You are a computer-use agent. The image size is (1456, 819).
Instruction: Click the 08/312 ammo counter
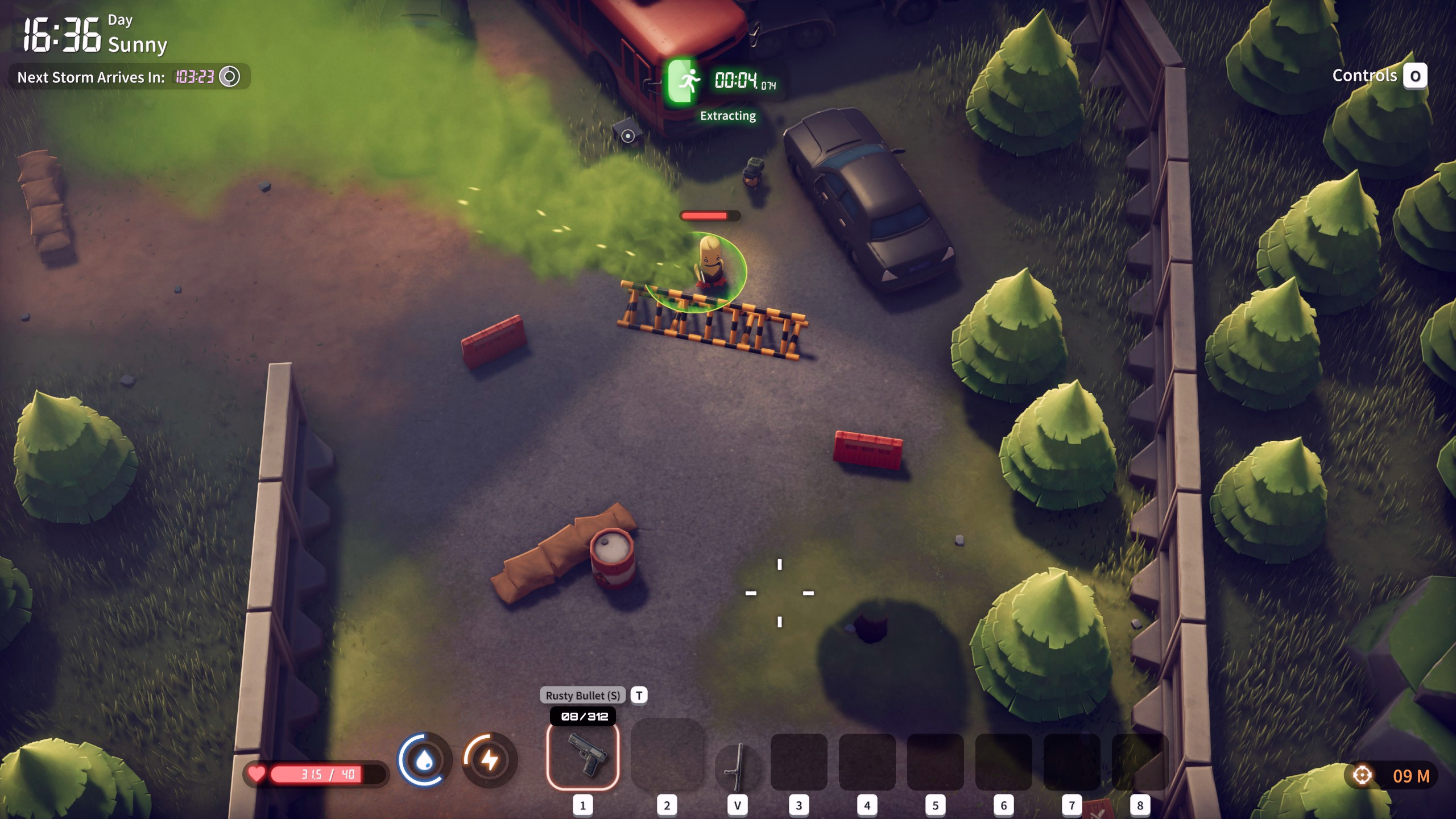(x=582, y=717)
